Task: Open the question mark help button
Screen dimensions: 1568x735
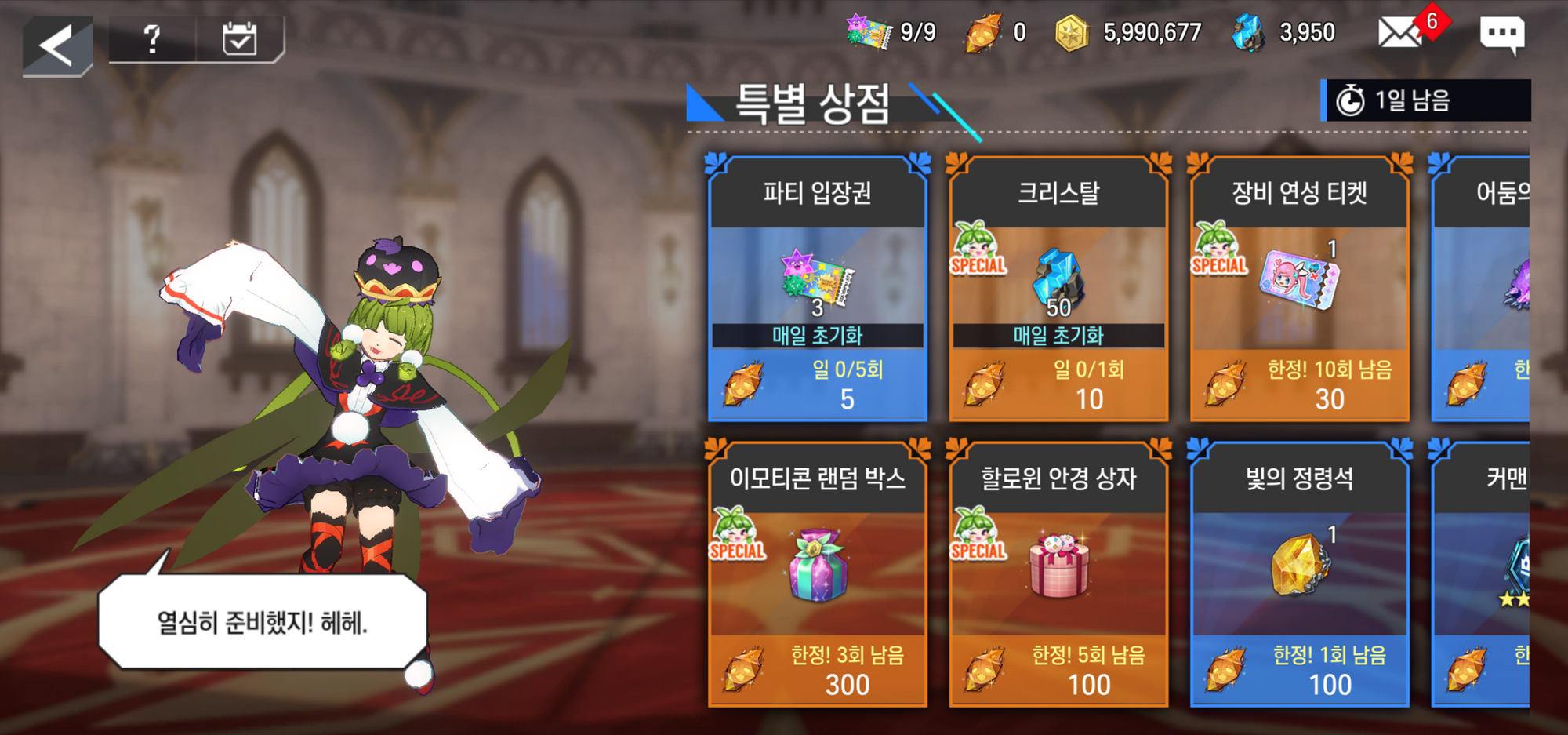Action: pyautogui.click(x=152, y=38)
